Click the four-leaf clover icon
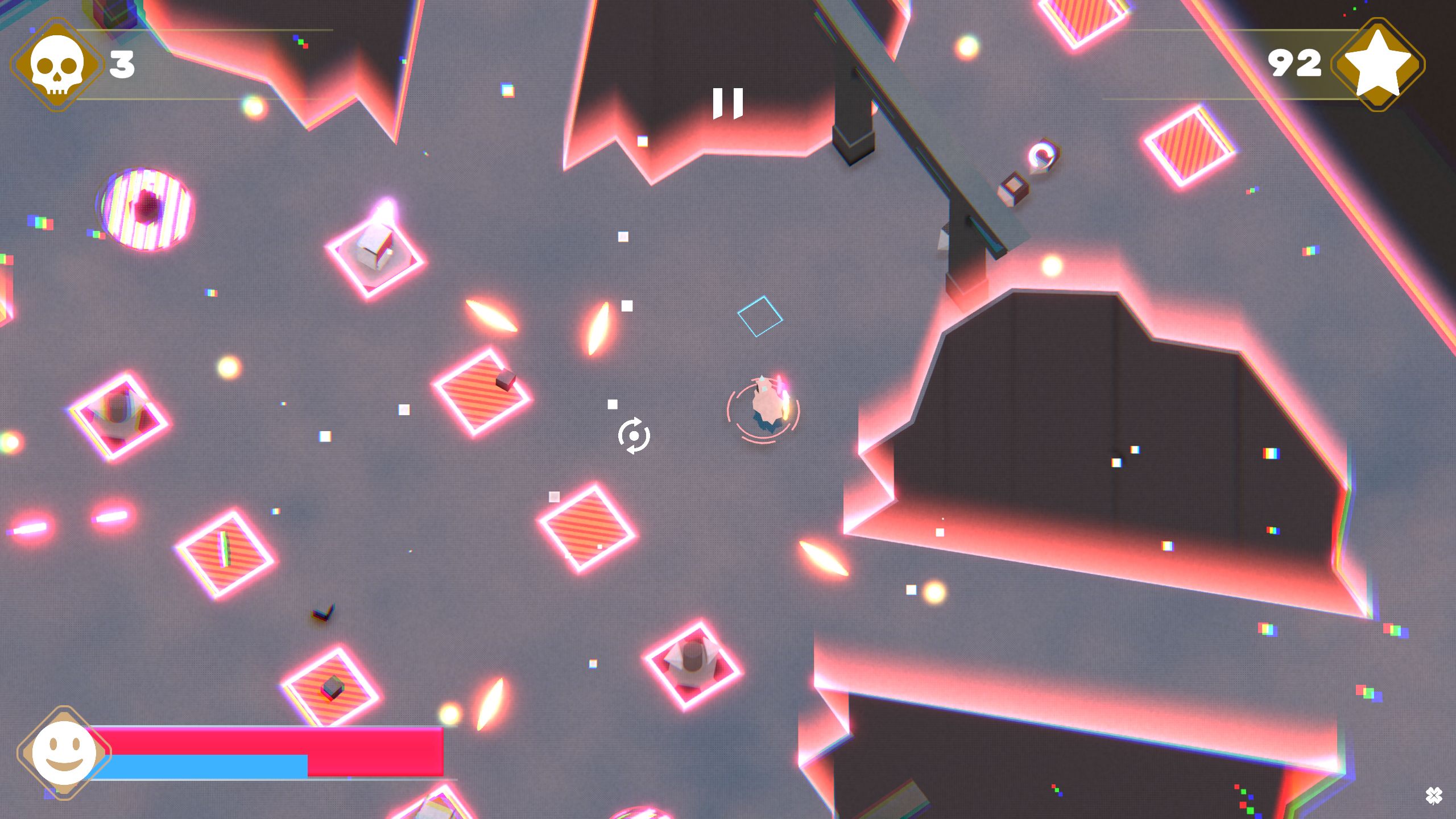Image resolution: width=1456 pixels, height=819 pixels. pyautogui.click(x=1433, y=796)
